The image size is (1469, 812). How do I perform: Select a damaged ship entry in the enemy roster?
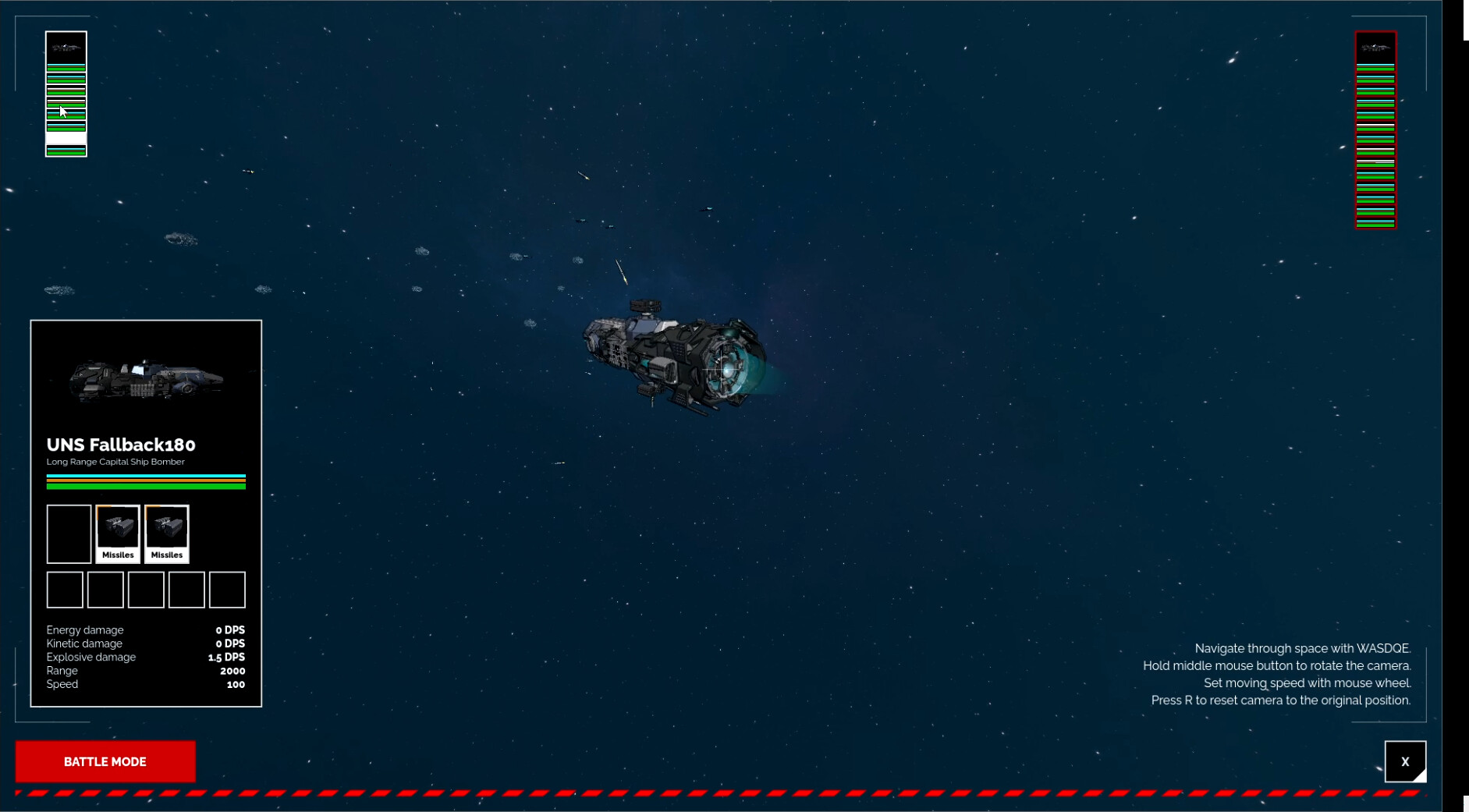pos(1375,162)
